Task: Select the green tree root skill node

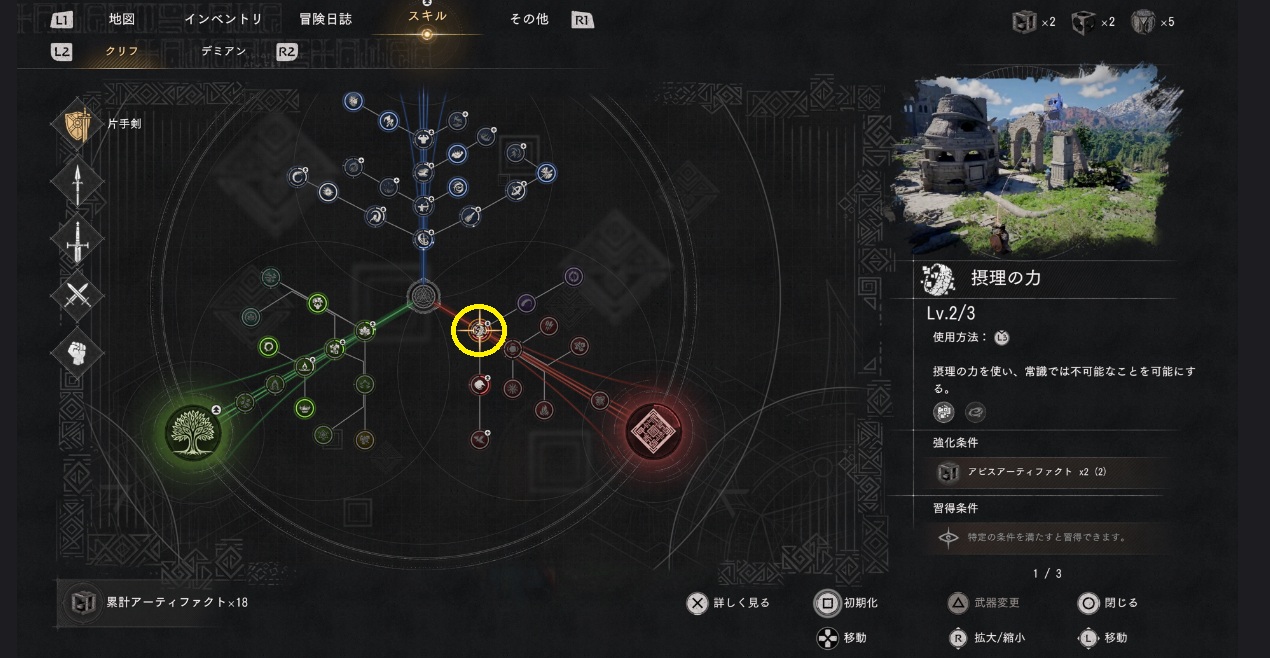Action: coord(192,430)
